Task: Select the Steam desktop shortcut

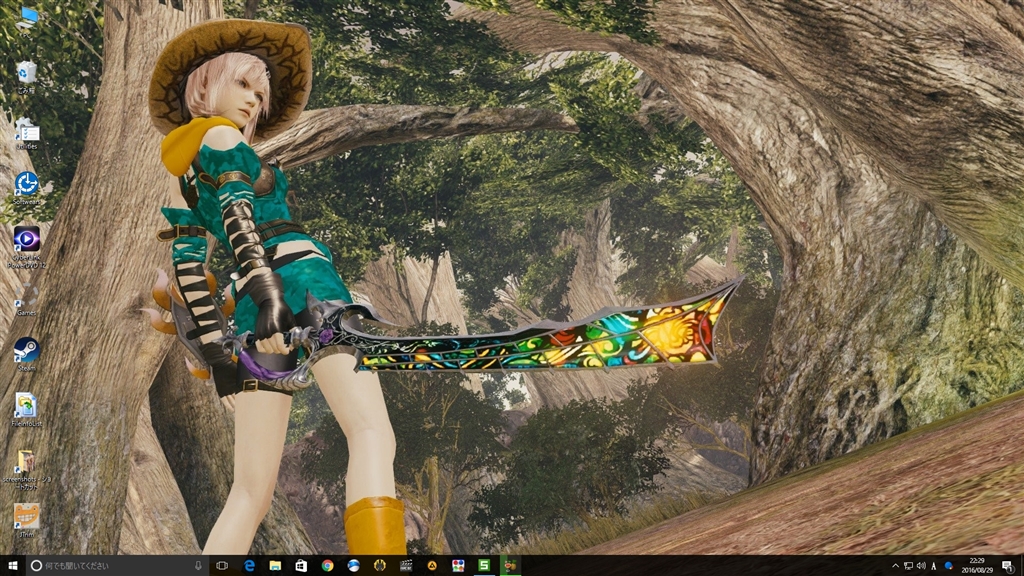Action: tap(26, 350)
